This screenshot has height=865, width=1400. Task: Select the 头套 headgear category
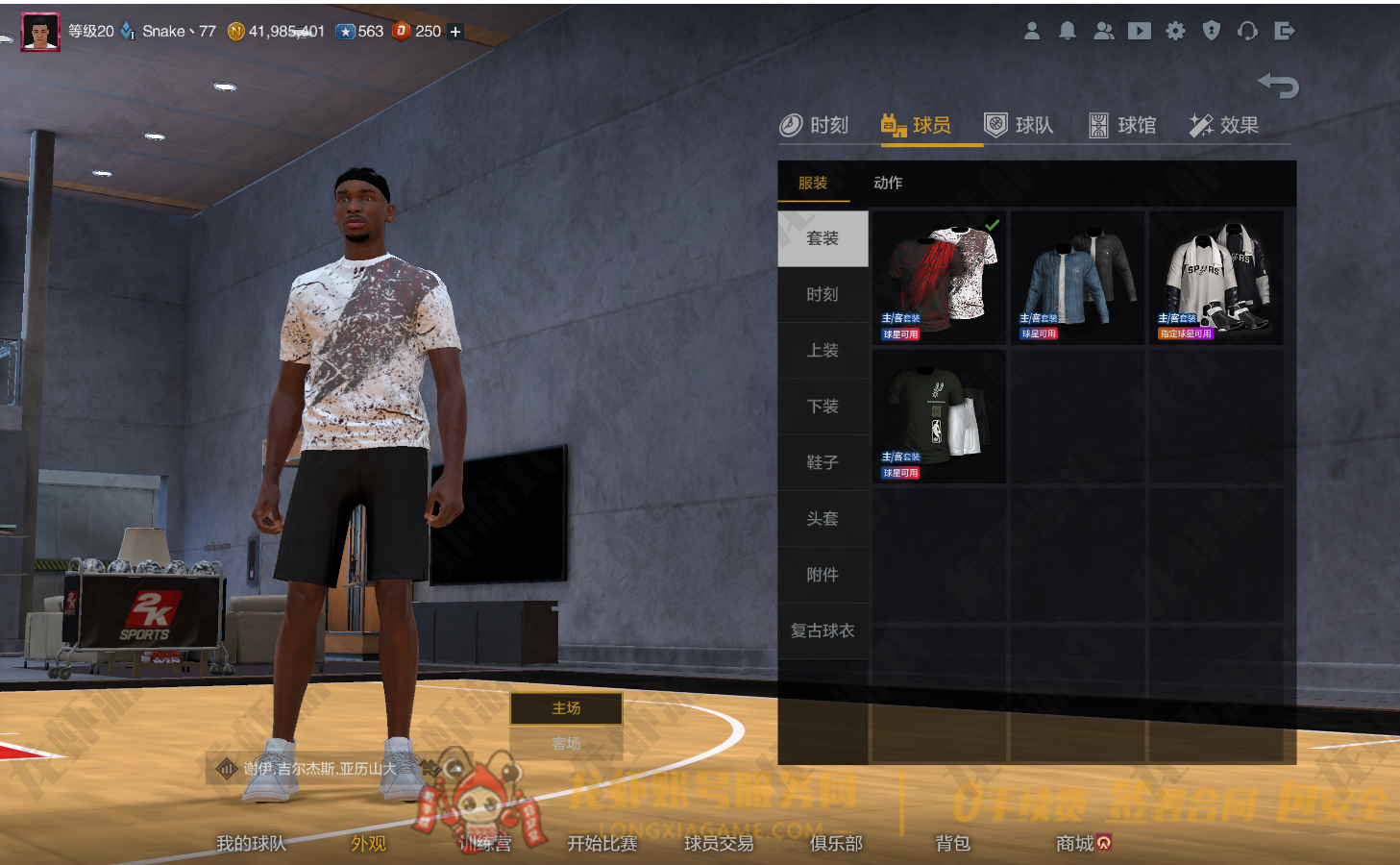pyautogui.click(x=823, y=519)
